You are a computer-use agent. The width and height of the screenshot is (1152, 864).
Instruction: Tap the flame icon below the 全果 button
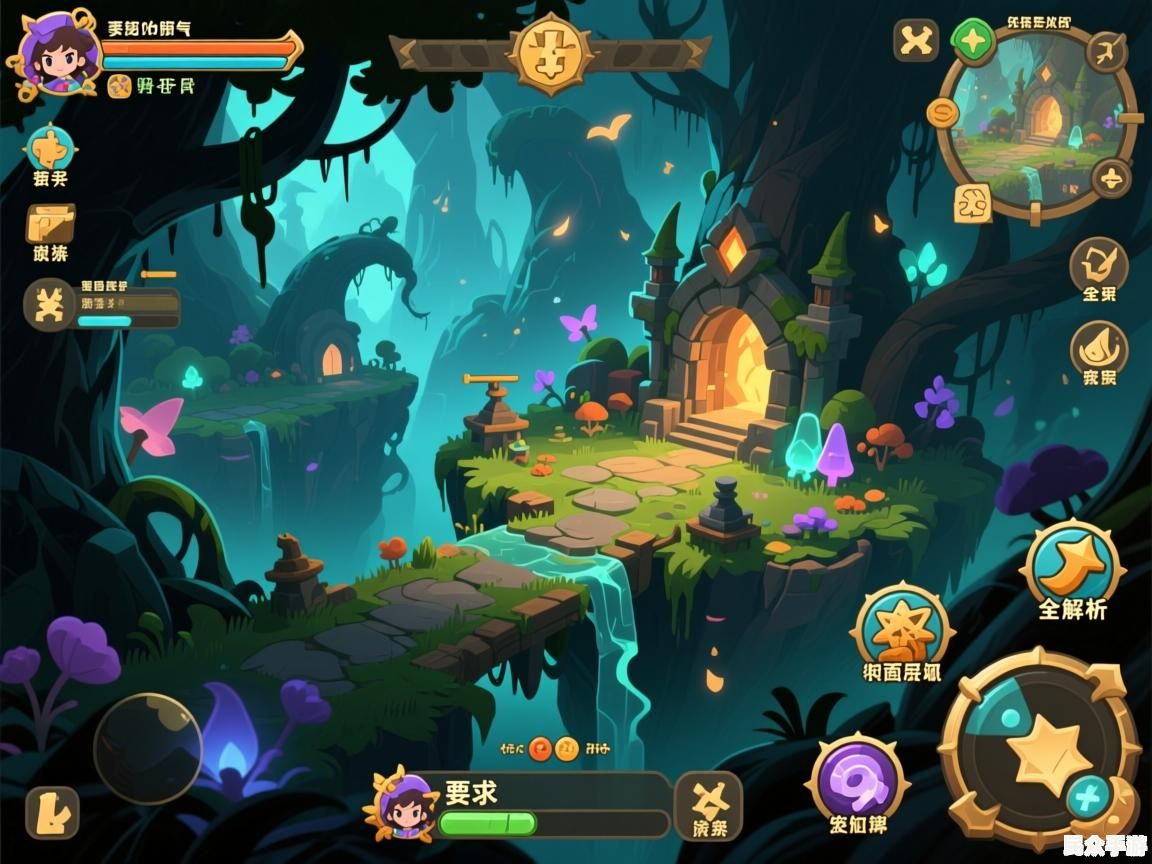1098,348
